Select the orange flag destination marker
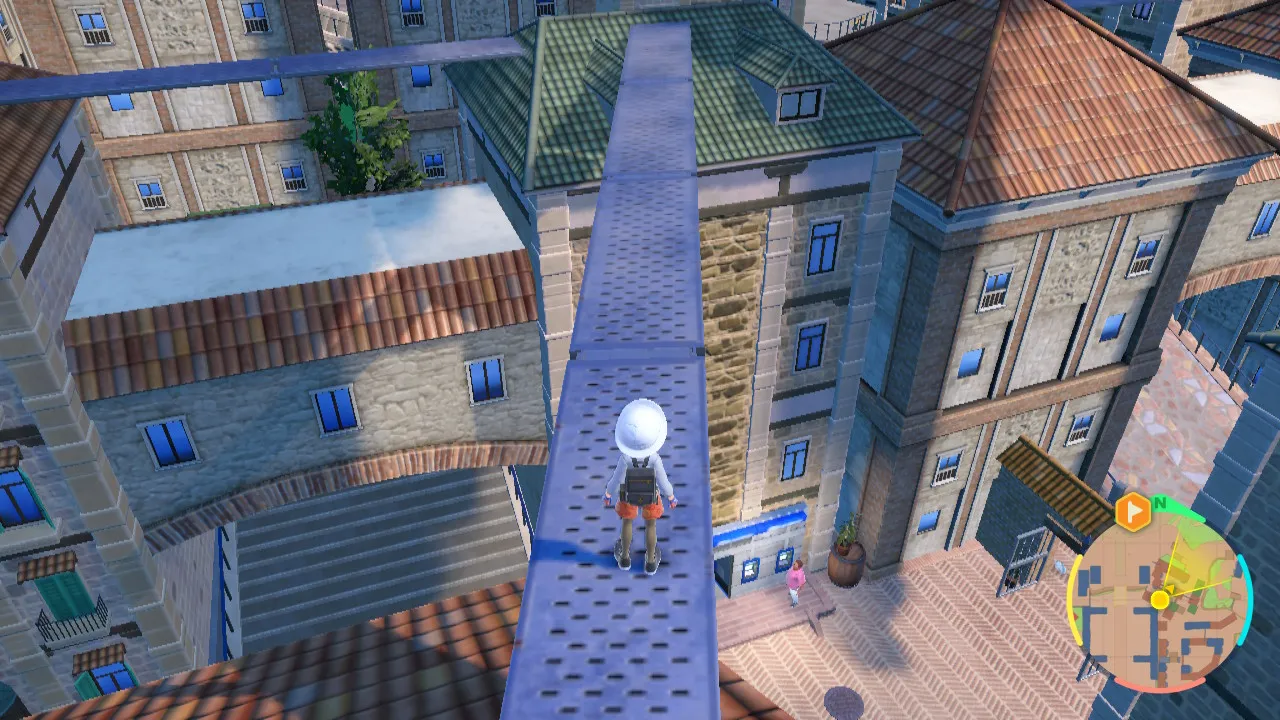The height and width of the screenshot is (720, 1280). point(1132,511)
